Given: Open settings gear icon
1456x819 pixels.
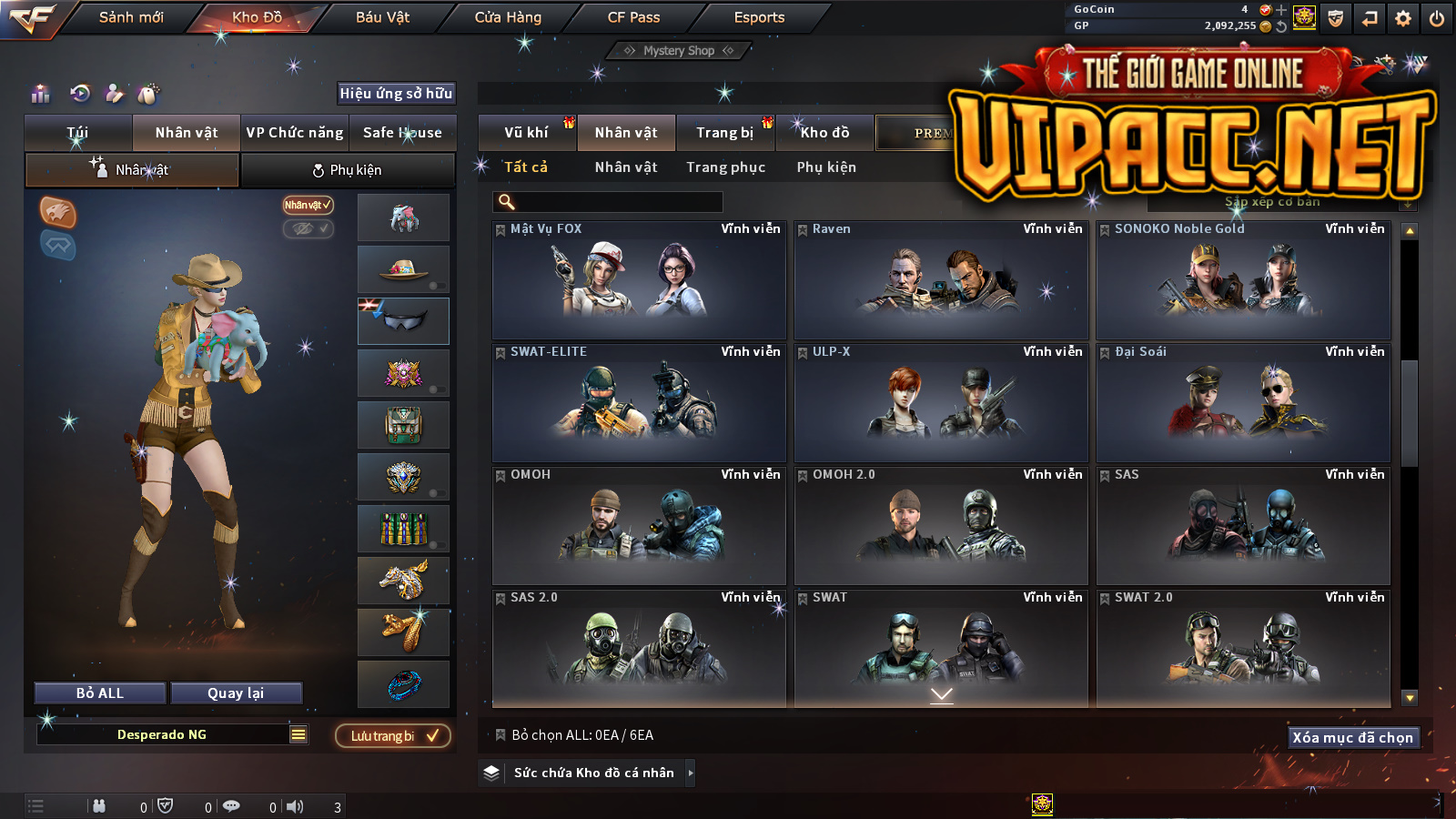Looking at the screenshot, I should 1403,18.
